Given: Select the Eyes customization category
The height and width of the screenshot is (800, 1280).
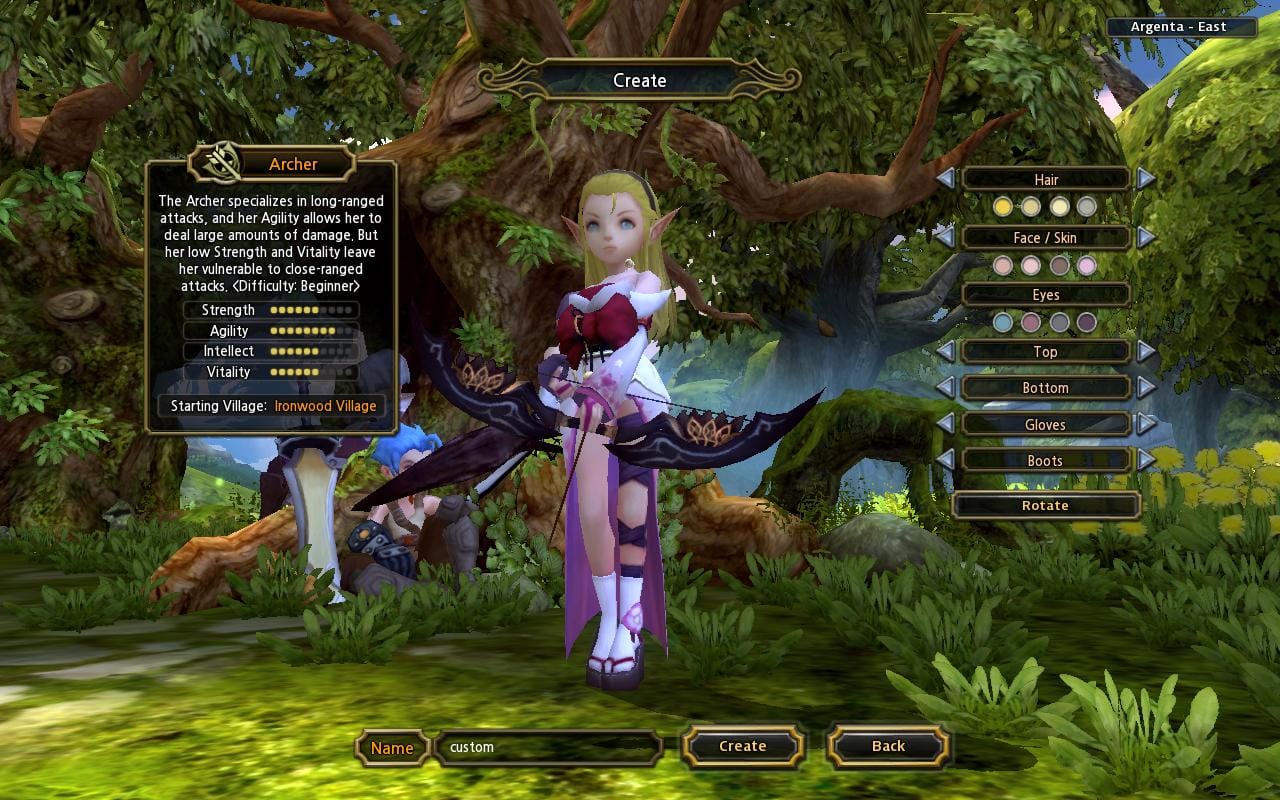Looking at the screenshot, I should click(1046, 294).
